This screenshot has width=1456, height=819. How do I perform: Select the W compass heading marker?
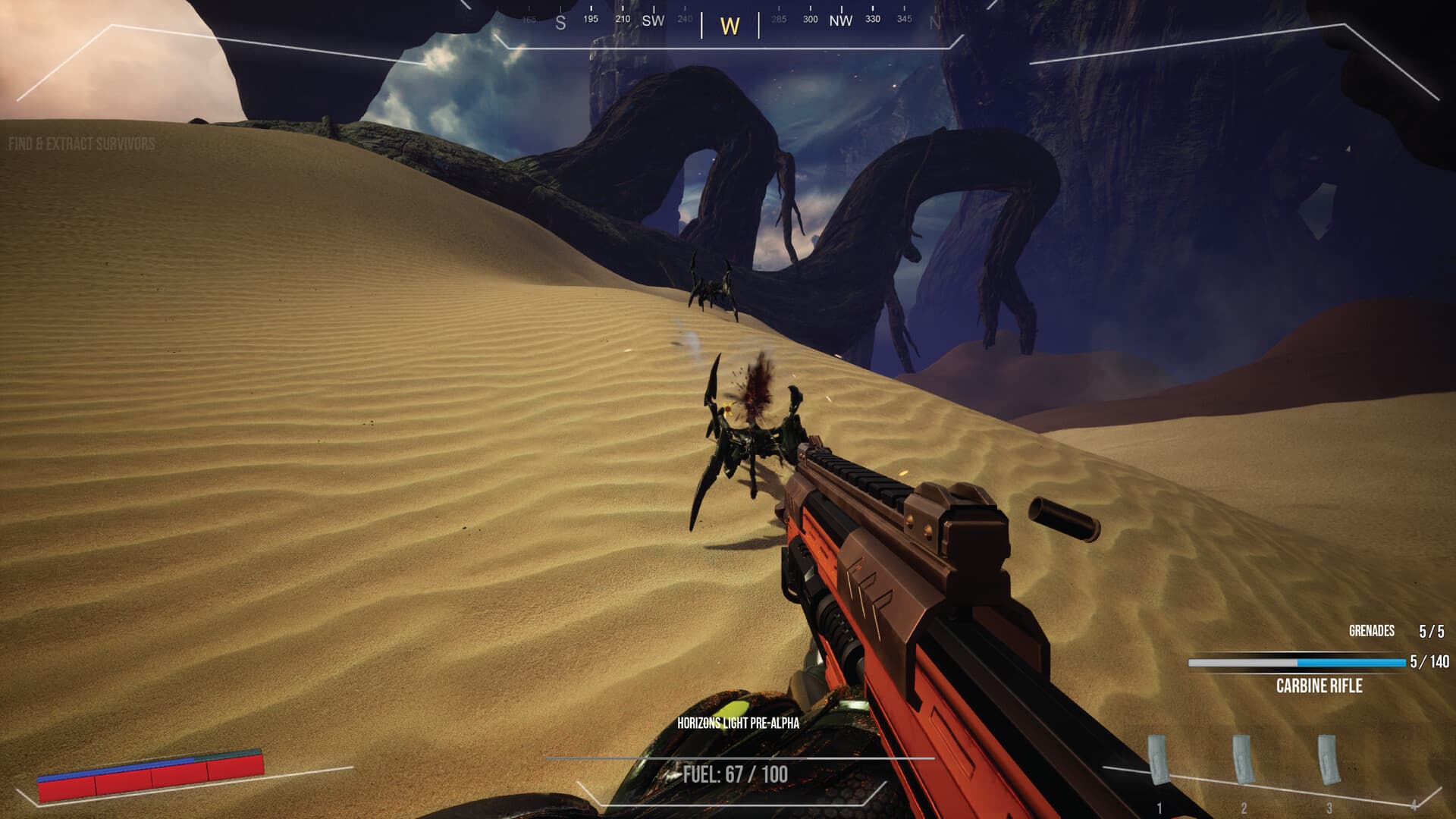click(730, 26)
